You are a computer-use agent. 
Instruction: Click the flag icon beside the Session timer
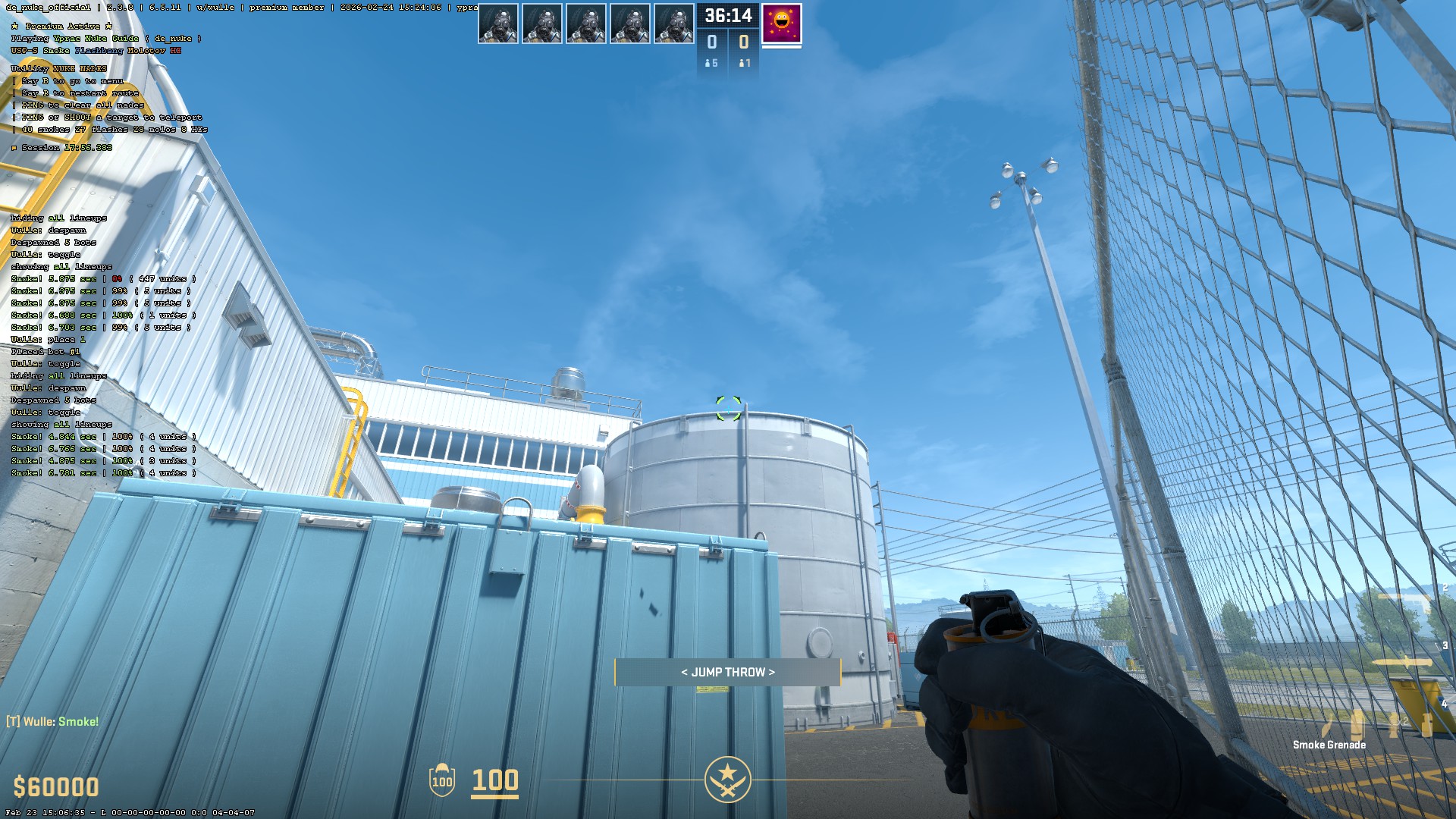(x=14, y=148)
